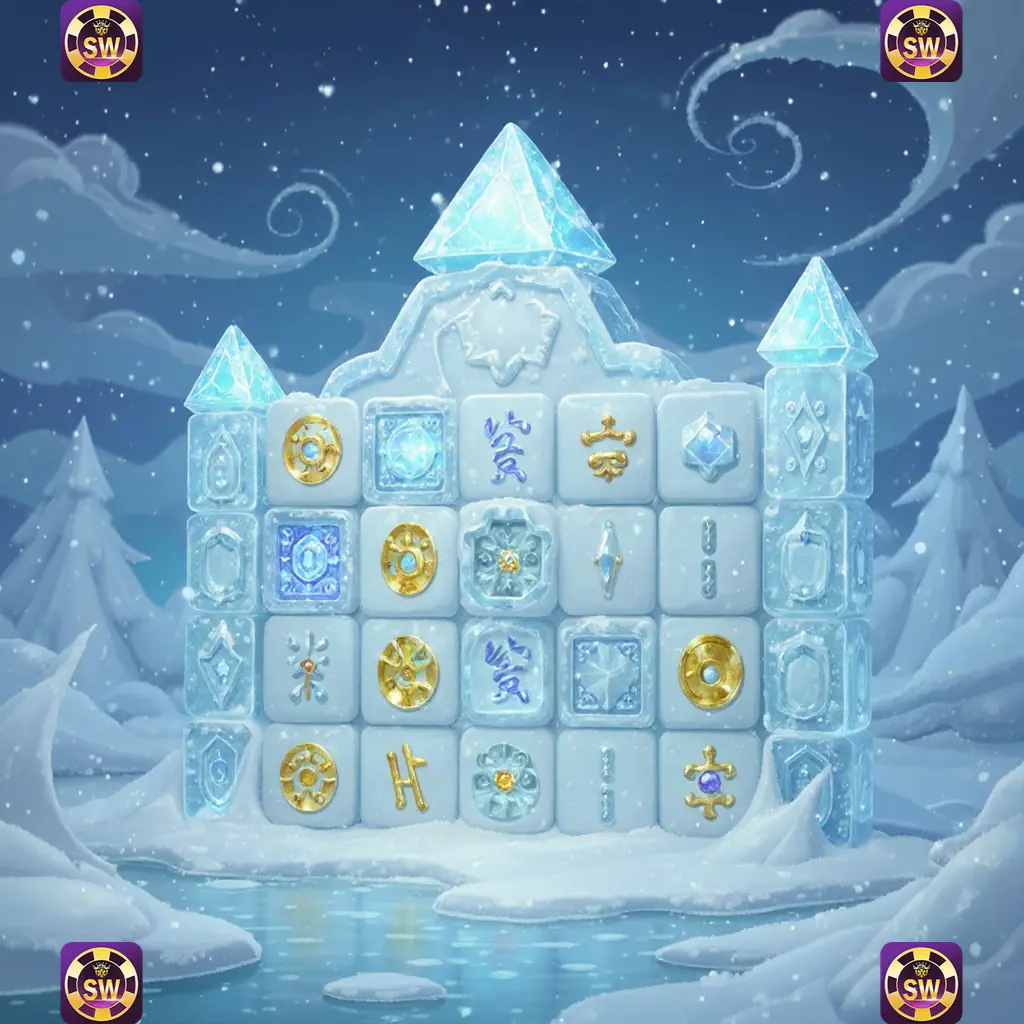The image size is (1024, 1024).
Task: Choose the framed faceted ice star tile
Action: point(606,667)
